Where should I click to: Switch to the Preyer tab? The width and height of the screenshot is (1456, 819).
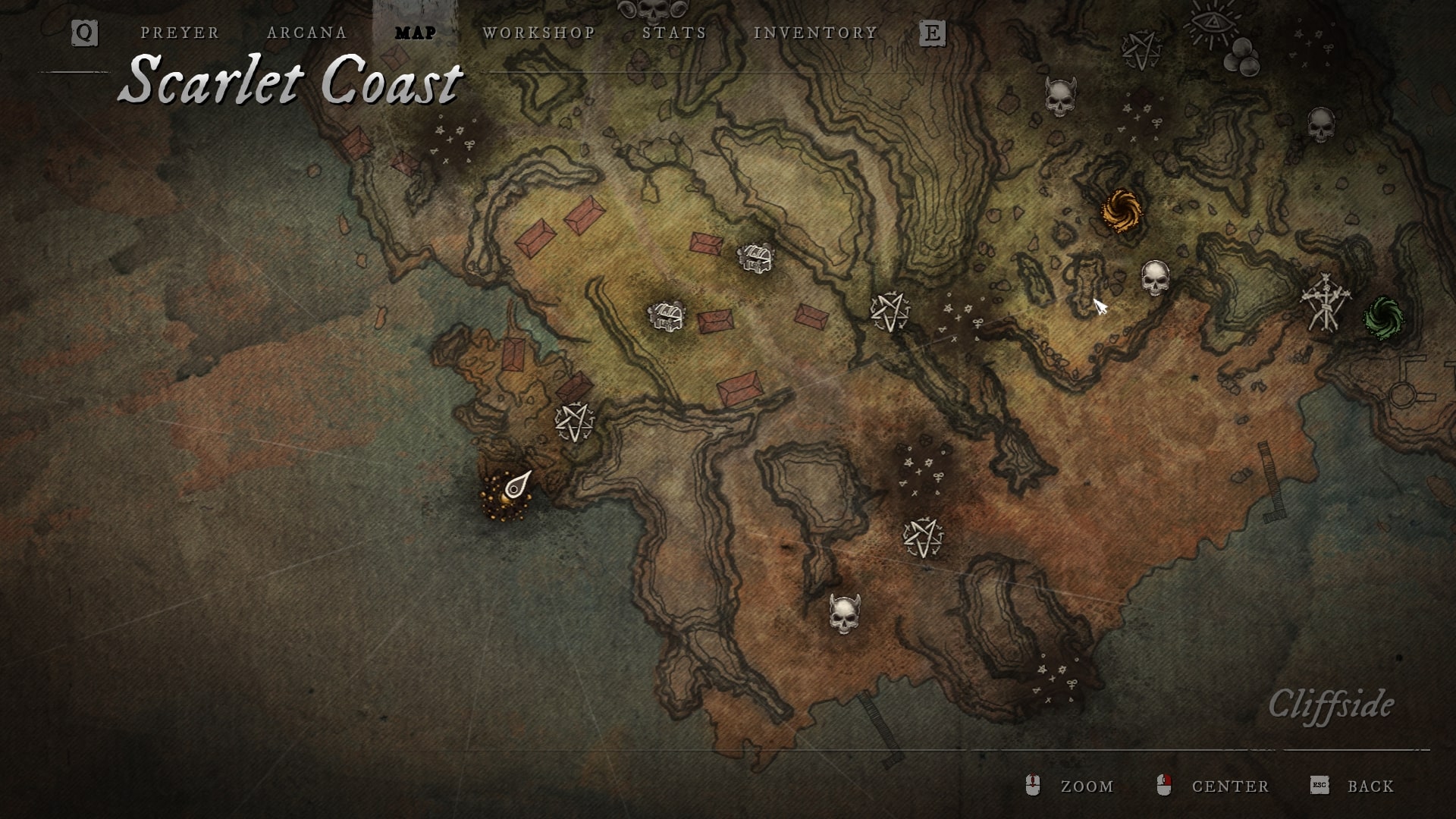(x=180, y=33)
